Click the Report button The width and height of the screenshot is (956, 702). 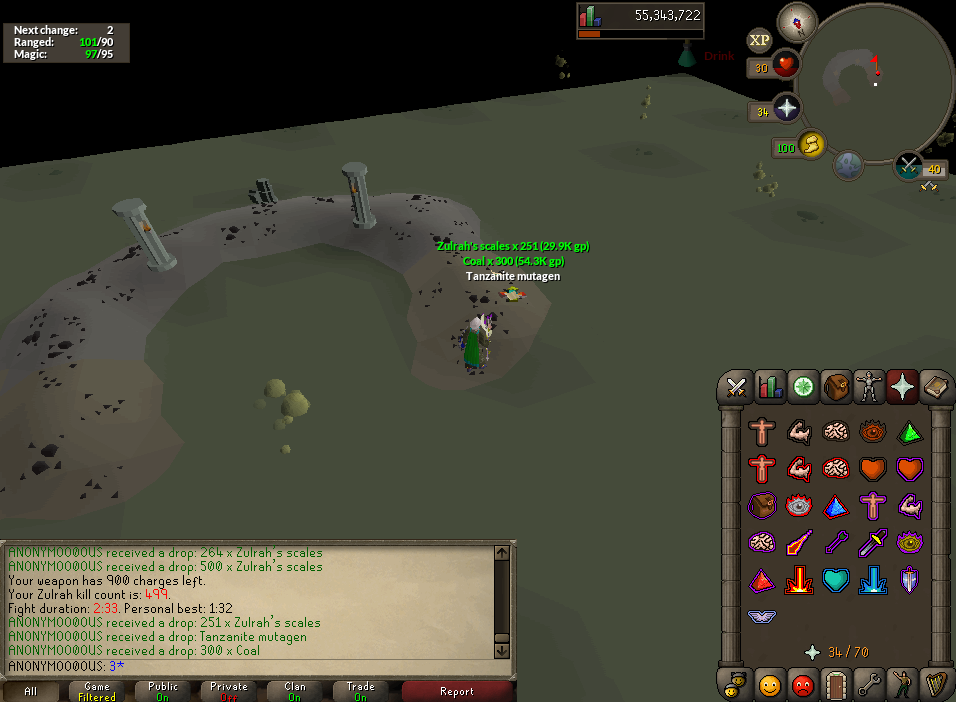[457, 691]
